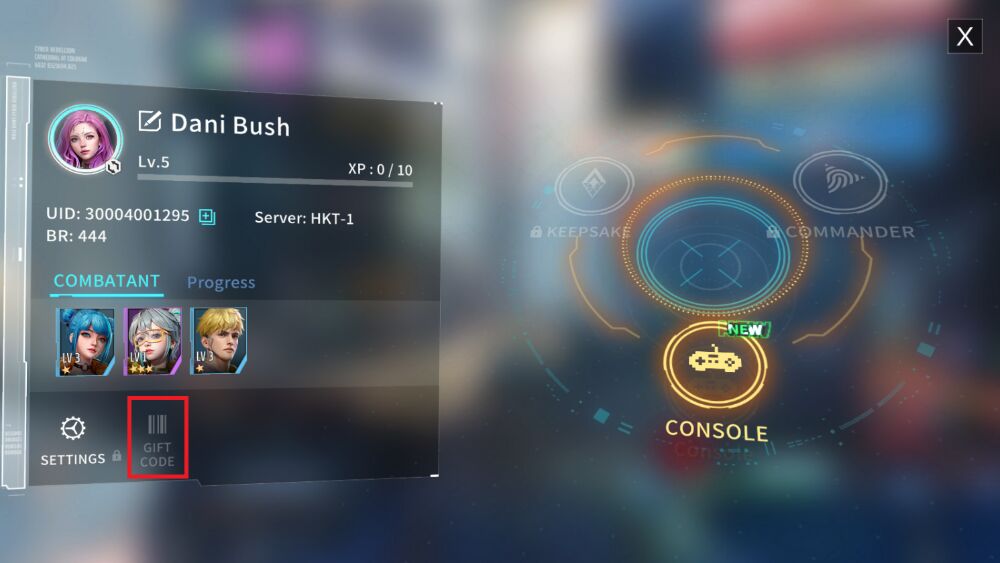Screen dimensions: 1000x563
Task: Close the profile screen with X
Action: [x=964, y=37]
